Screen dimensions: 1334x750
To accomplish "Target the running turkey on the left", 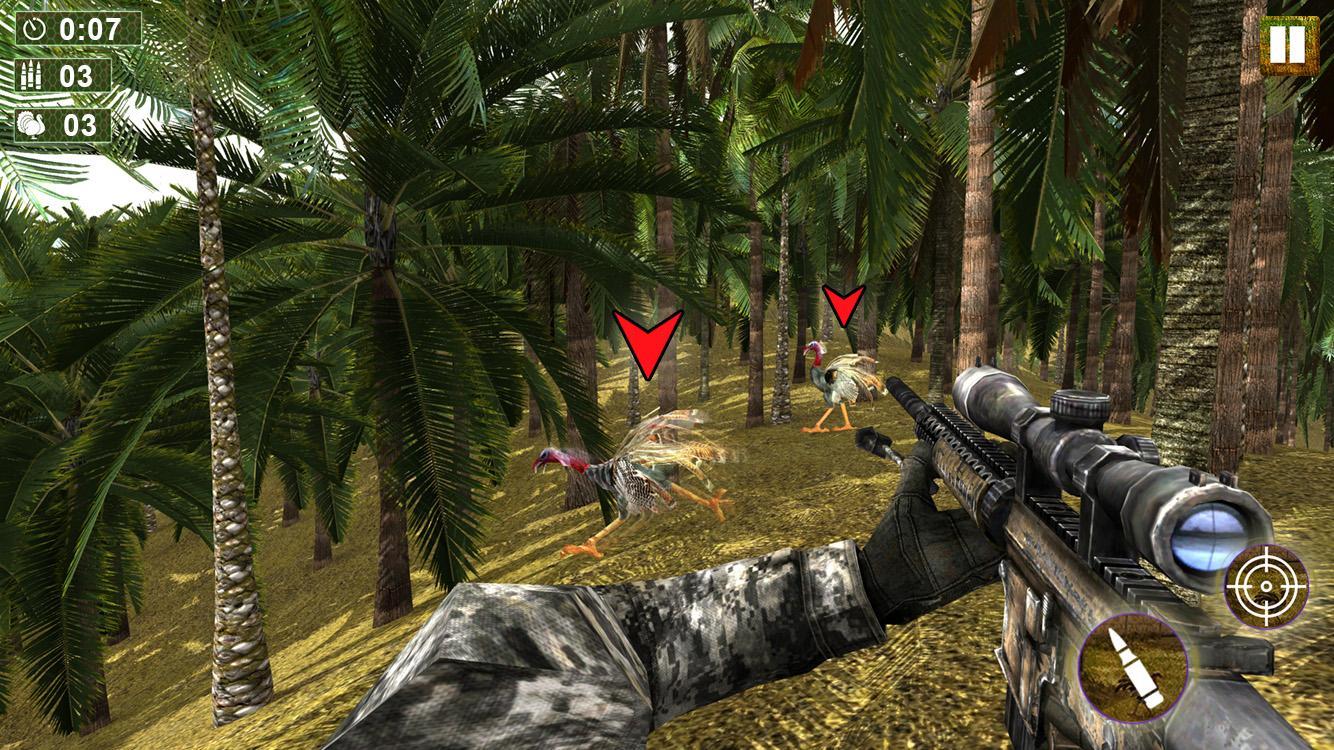I will point(640,470).
